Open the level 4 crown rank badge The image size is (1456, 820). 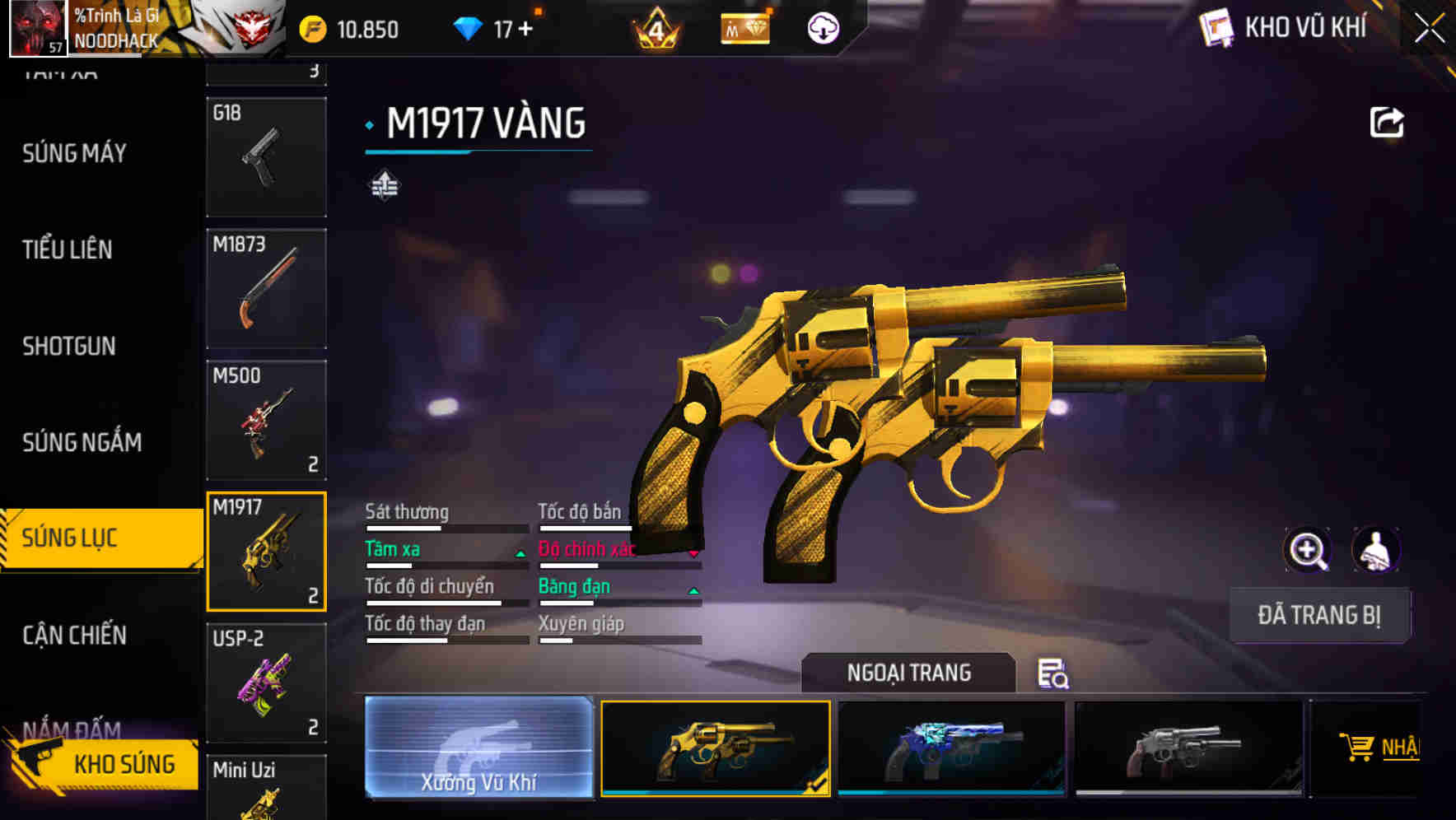(x=659, y=27)
